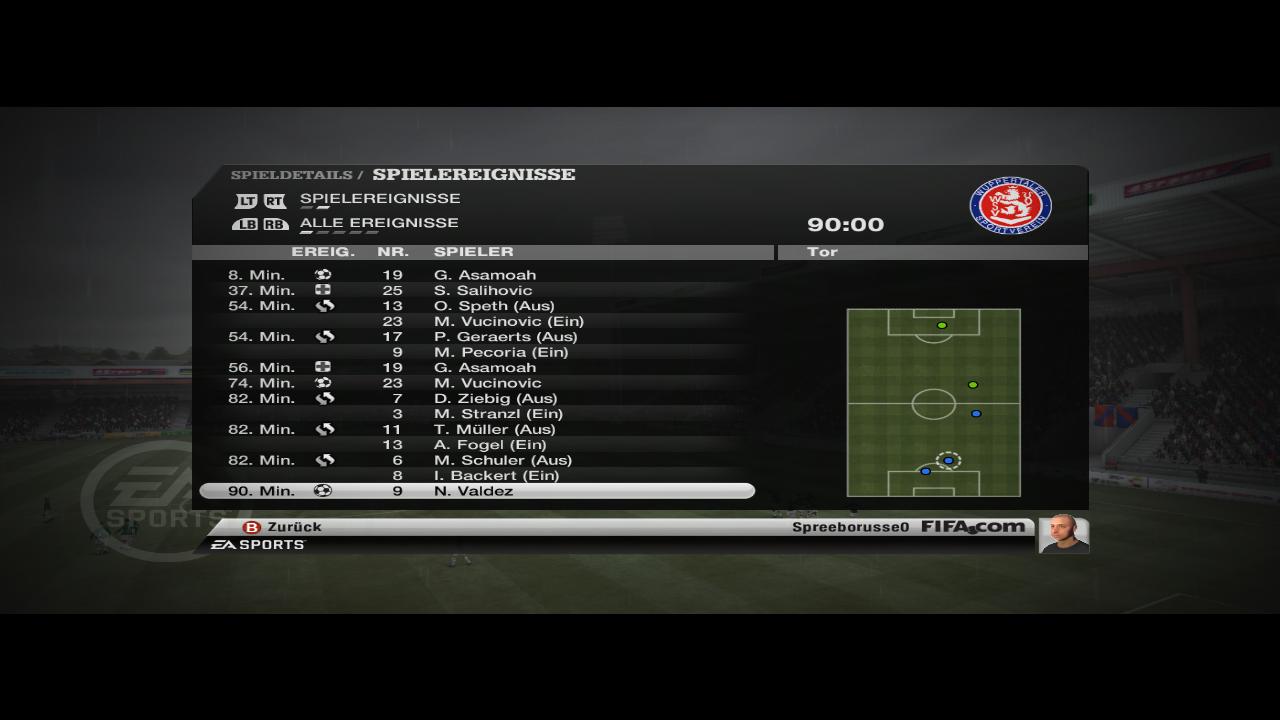Choose the M. Pecoria (Ein) row

coord(477,352)
